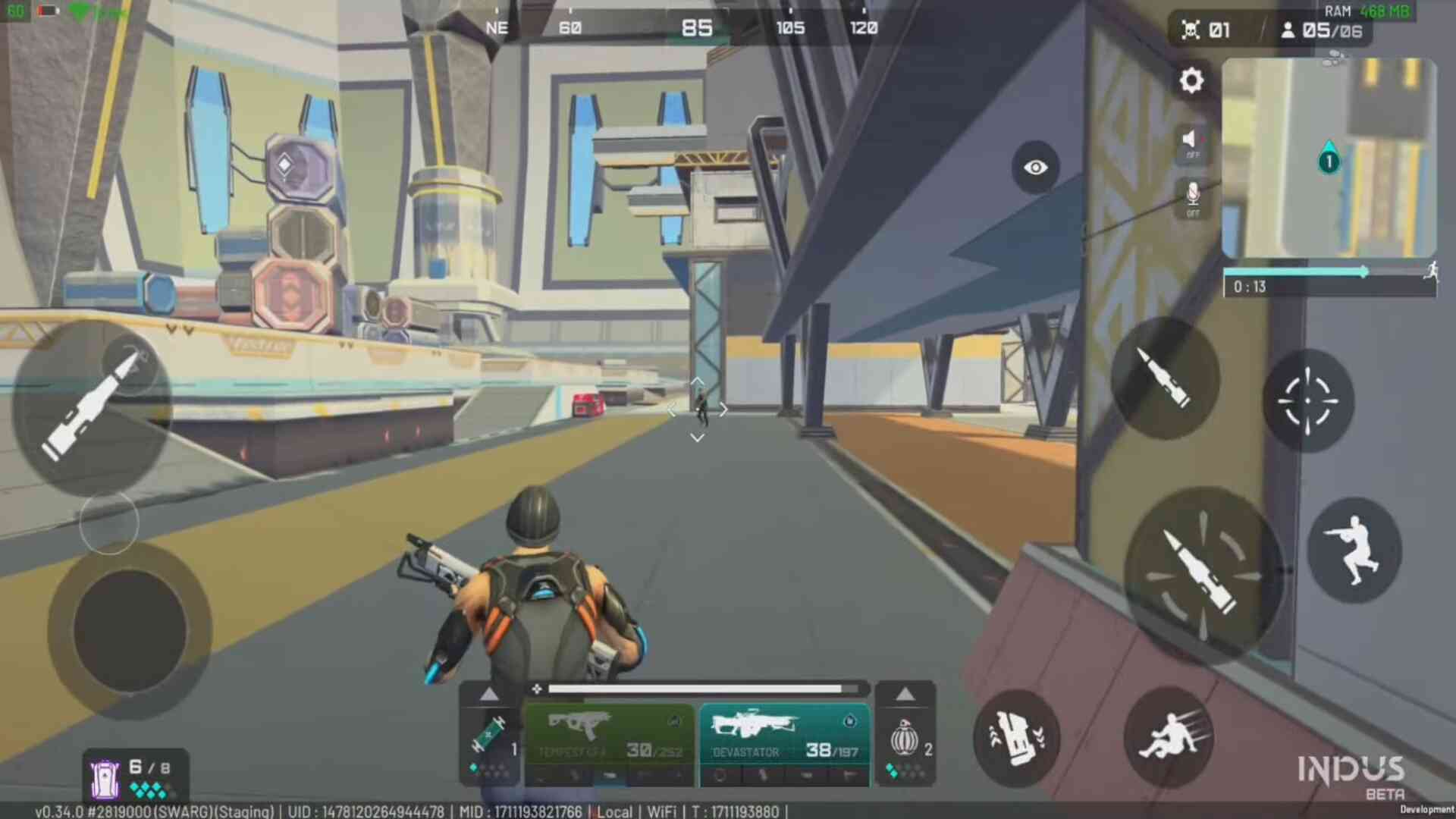Image resolution: width=1456 pixels, height=819 pixels.
Task: Expand the arrow above the grenade slot
Action: pyautogui.click(x=905, y=695)
